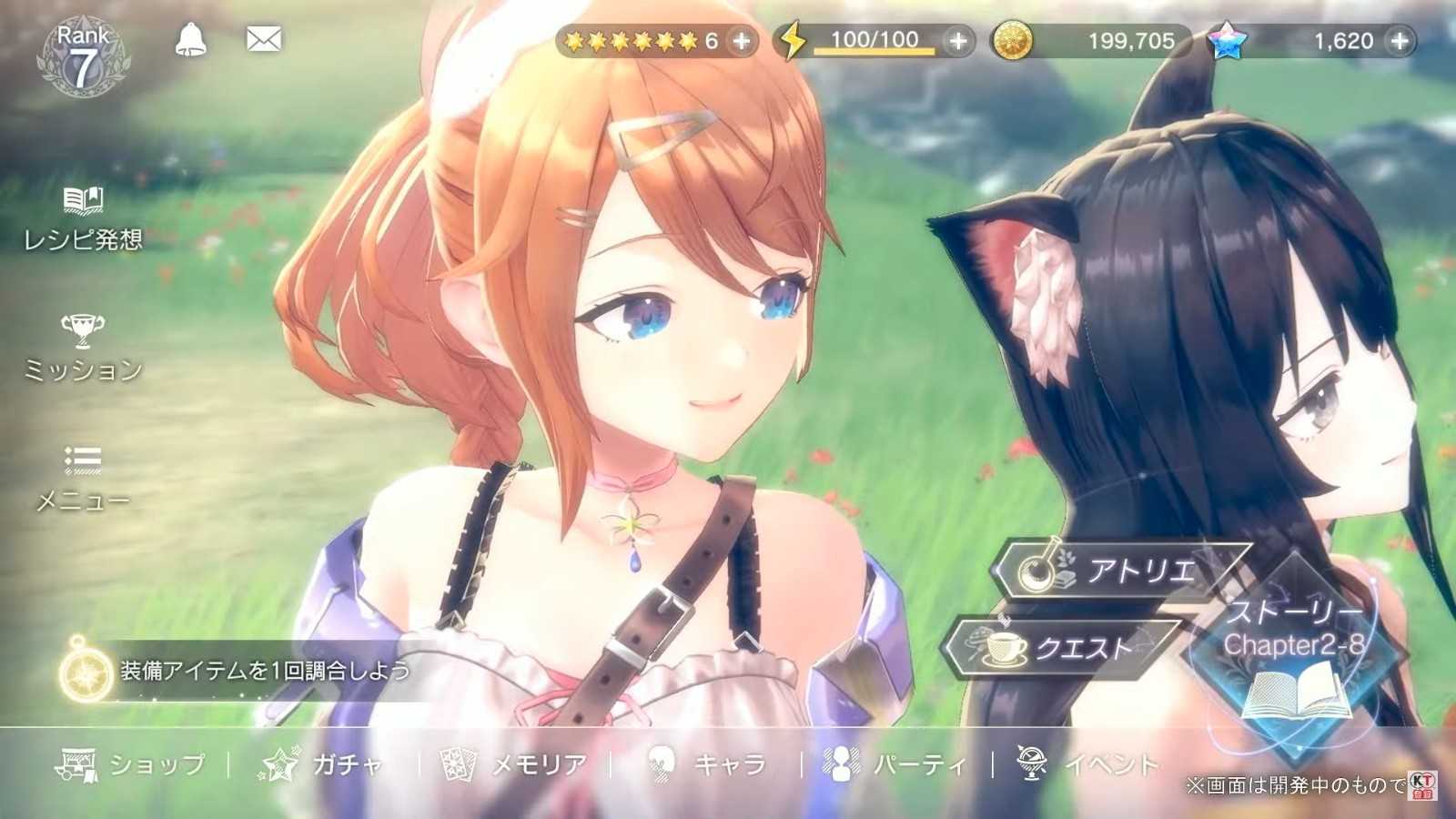The height and width of the screenshot is (819, 1456).
Task: View the Rank 7 player badge
Action: (x=83, y=57)
